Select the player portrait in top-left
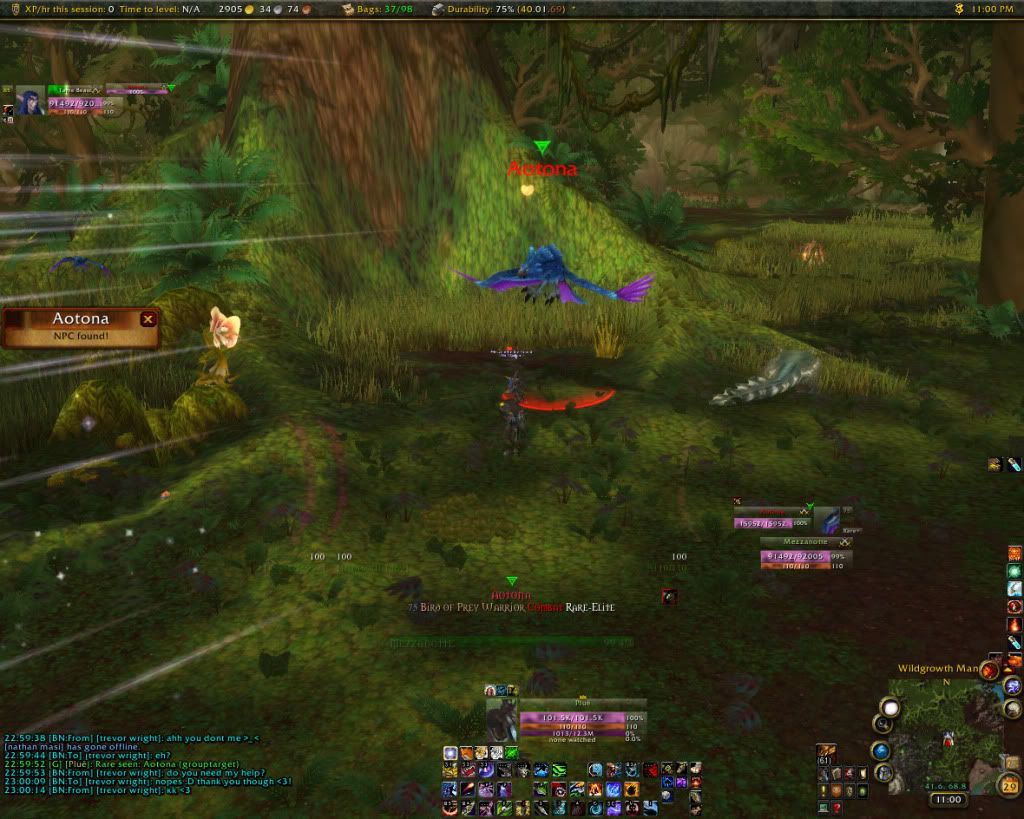Viewport: 1024px width, 819px height. (30, 99)
